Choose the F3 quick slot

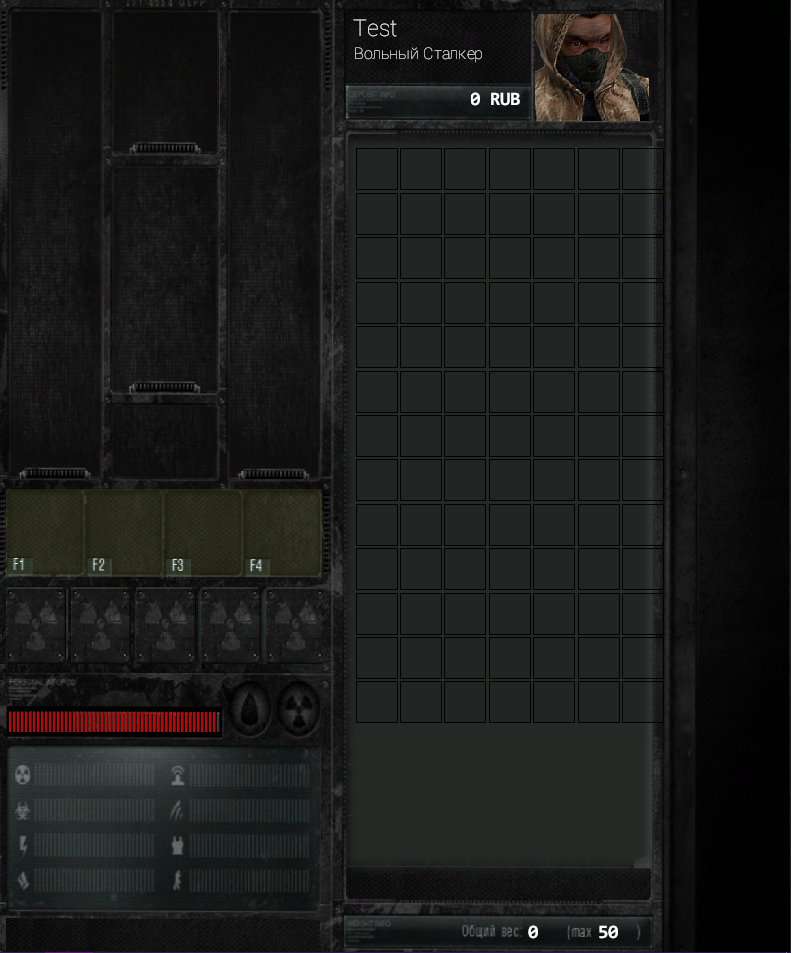click(204, 533)
